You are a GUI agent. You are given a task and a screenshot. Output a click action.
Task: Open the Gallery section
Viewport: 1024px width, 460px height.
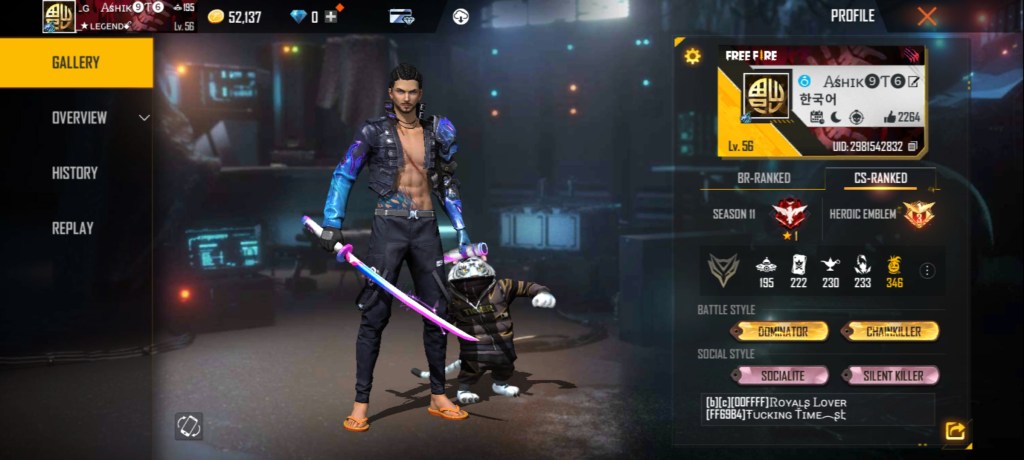[x=76, y=63]
